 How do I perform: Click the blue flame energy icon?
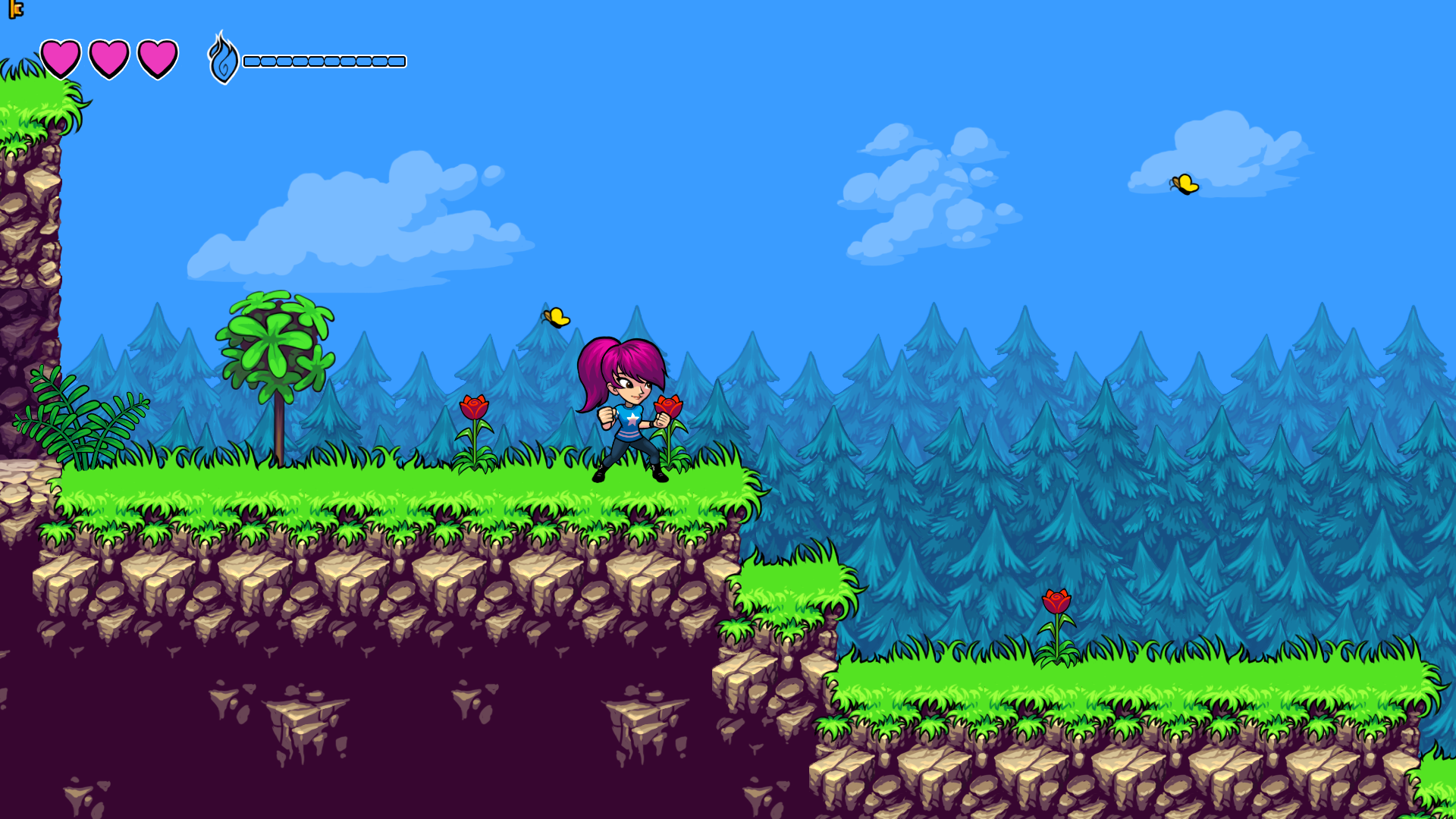(x=223, y=59)
